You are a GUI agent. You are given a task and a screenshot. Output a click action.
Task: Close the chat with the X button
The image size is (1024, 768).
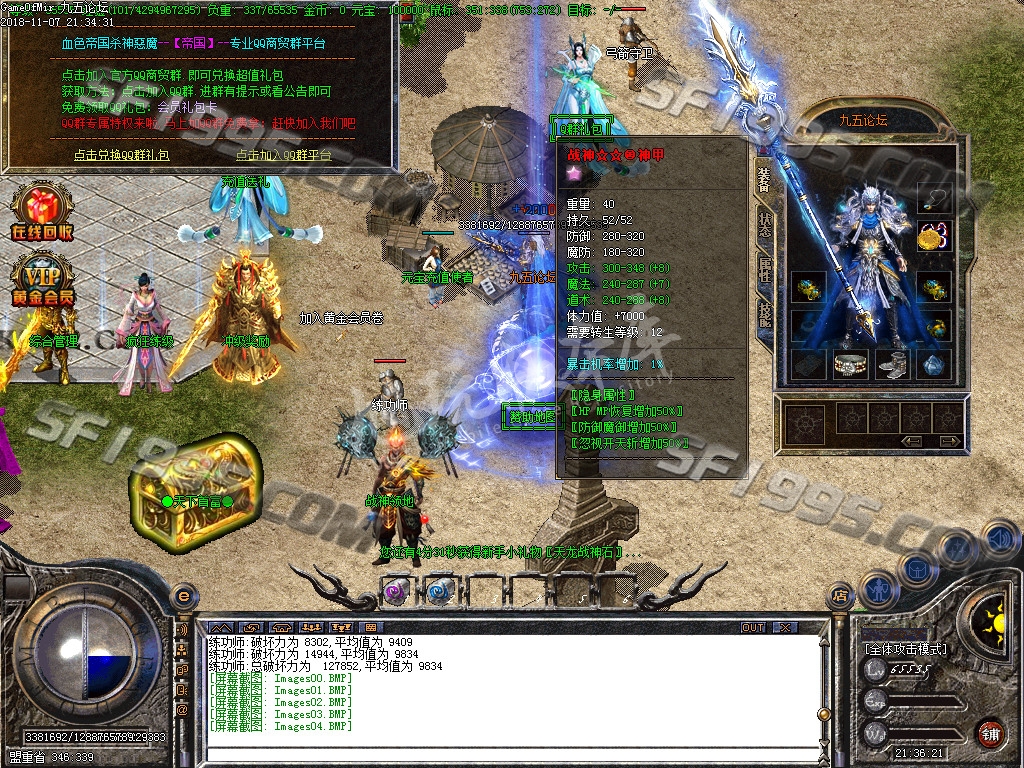(786, 627)
